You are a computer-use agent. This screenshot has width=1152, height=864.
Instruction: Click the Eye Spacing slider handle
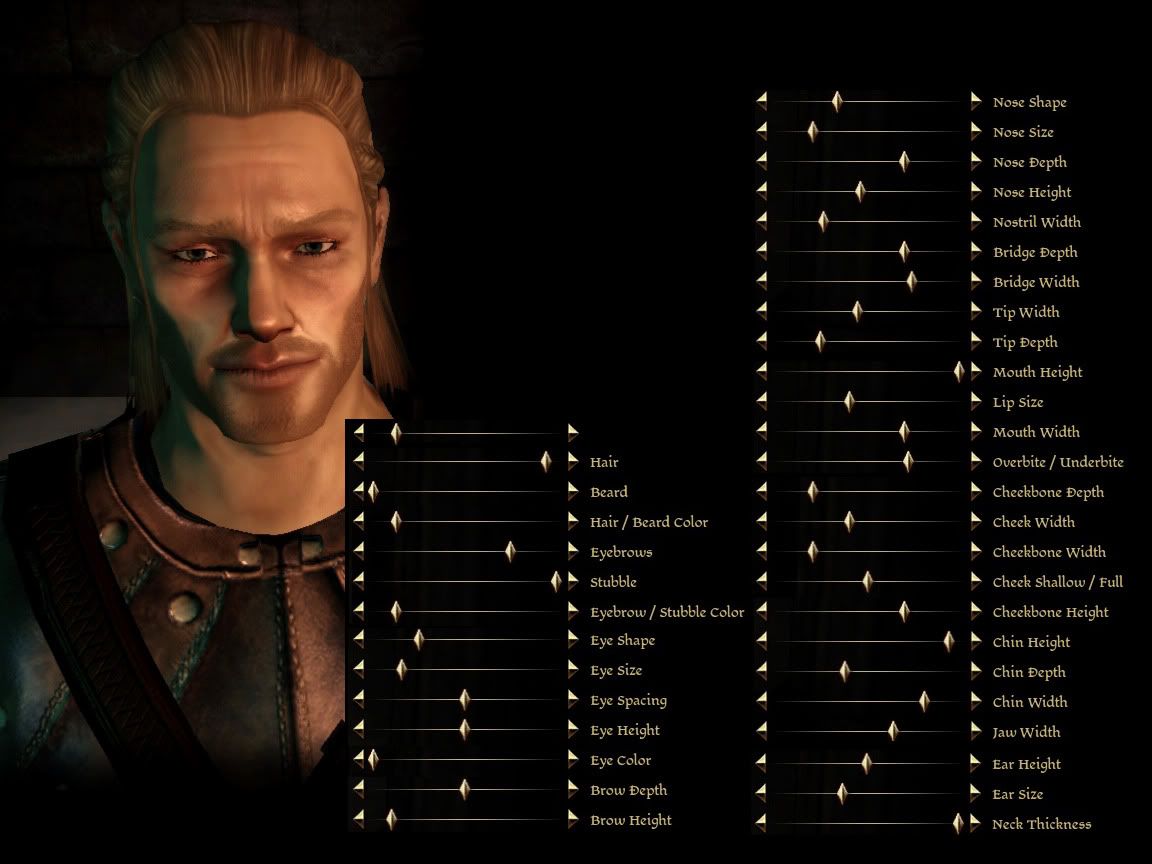[x=464, y=700]
